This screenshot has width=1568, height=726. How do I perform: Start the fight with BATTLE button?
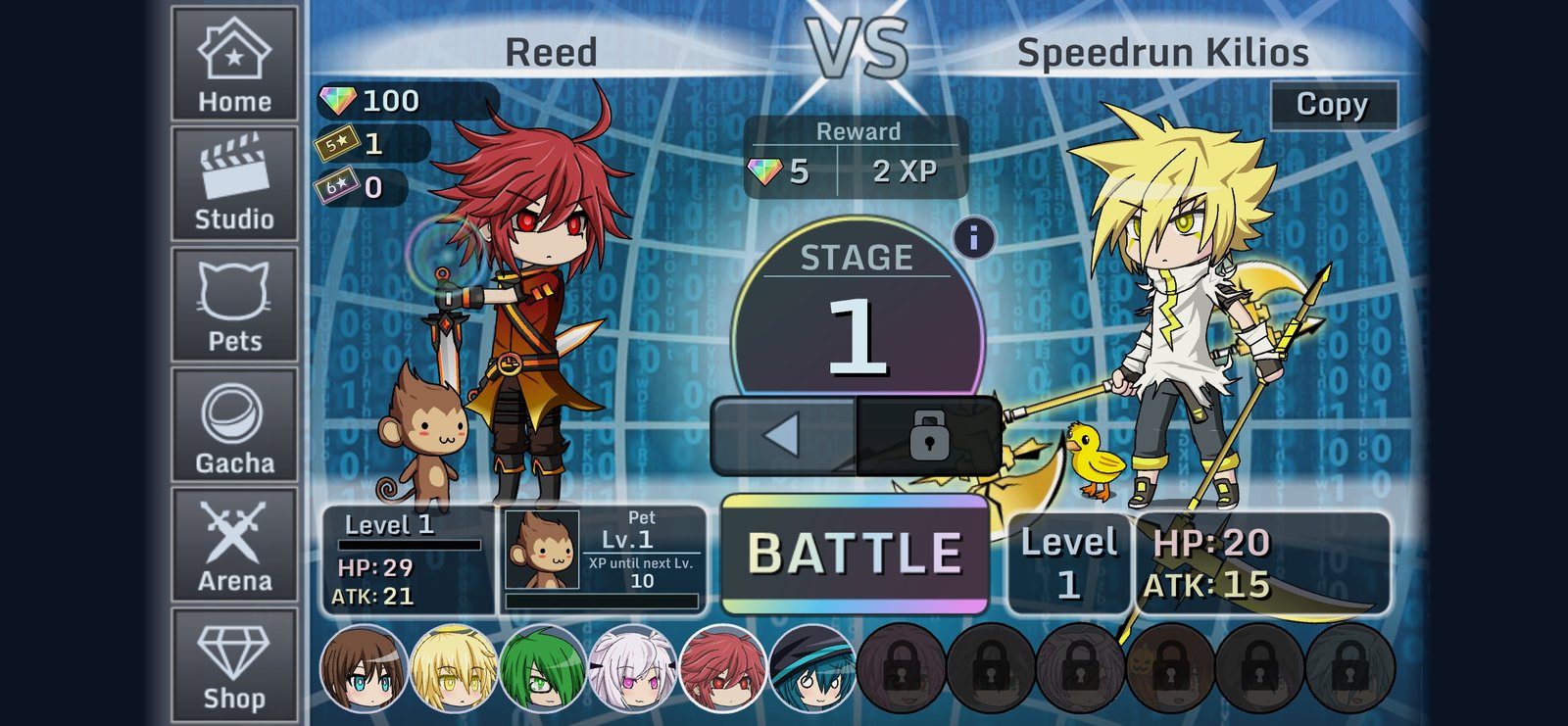(855, 554)
